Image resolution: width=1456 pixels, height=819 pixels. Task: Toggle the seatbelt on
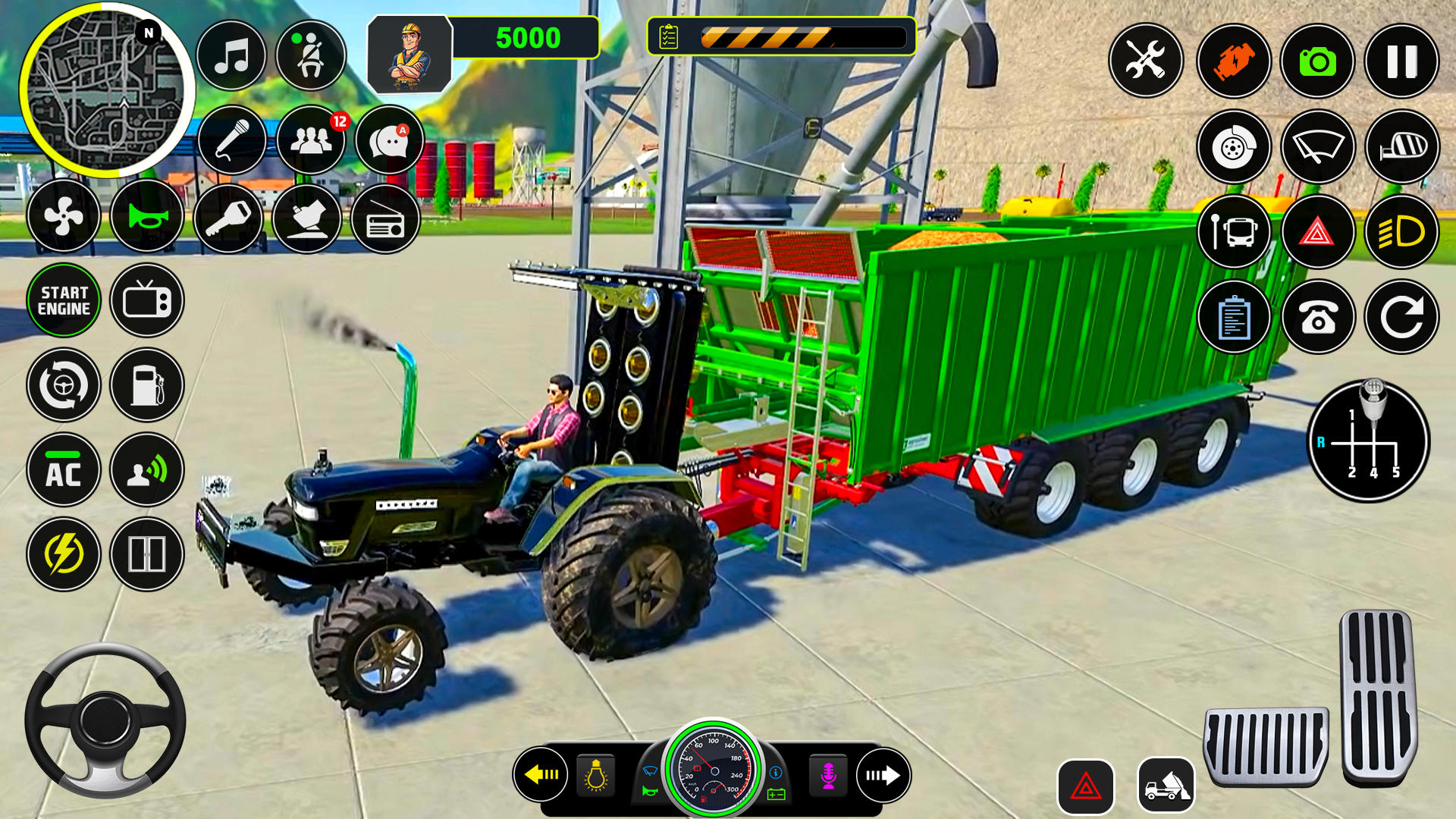(309, 55)
